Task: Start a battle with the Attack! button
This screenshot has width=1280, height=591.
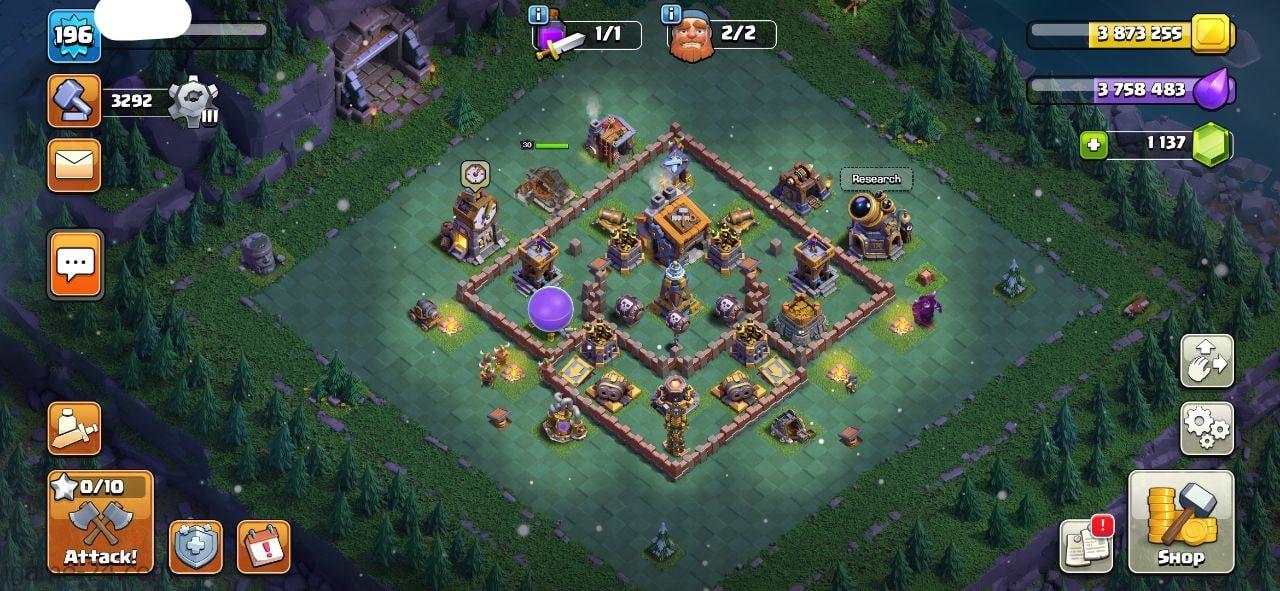Action: pos(100,522)
